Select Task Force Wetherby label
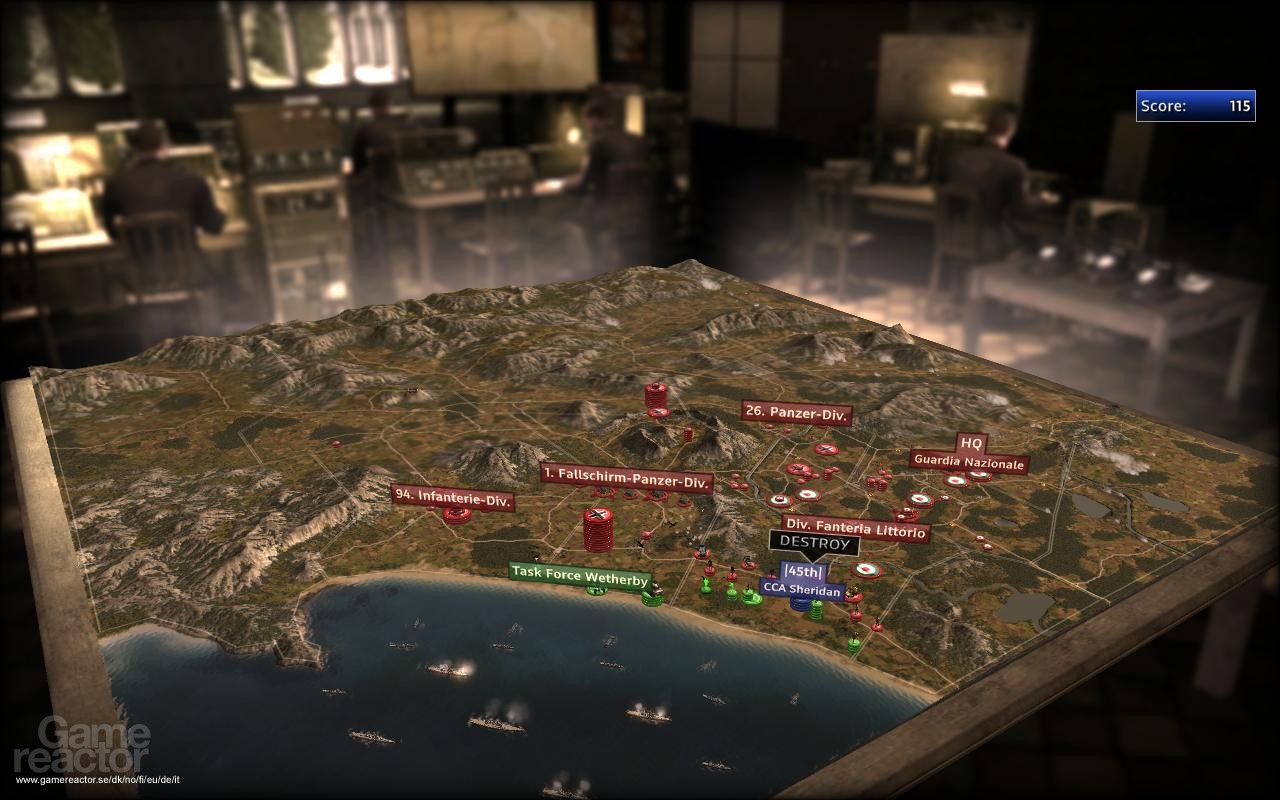Image resolution: width=1280 pixels, height=800 pixels. pos(580,575)
